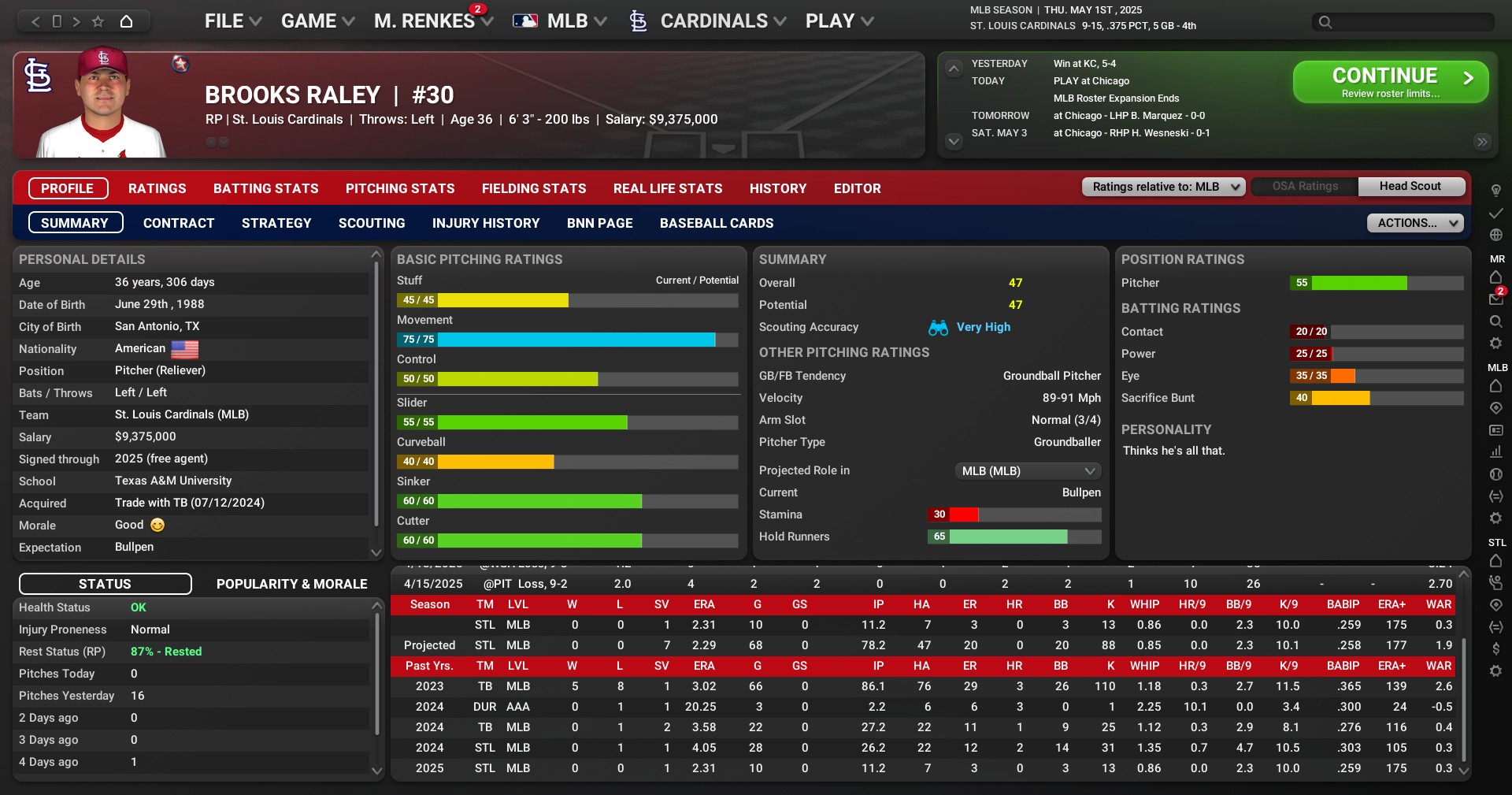The height and width of the screenshot is (795, 1512).
Task: Open the Cardinals team menu
Action: 713,21
